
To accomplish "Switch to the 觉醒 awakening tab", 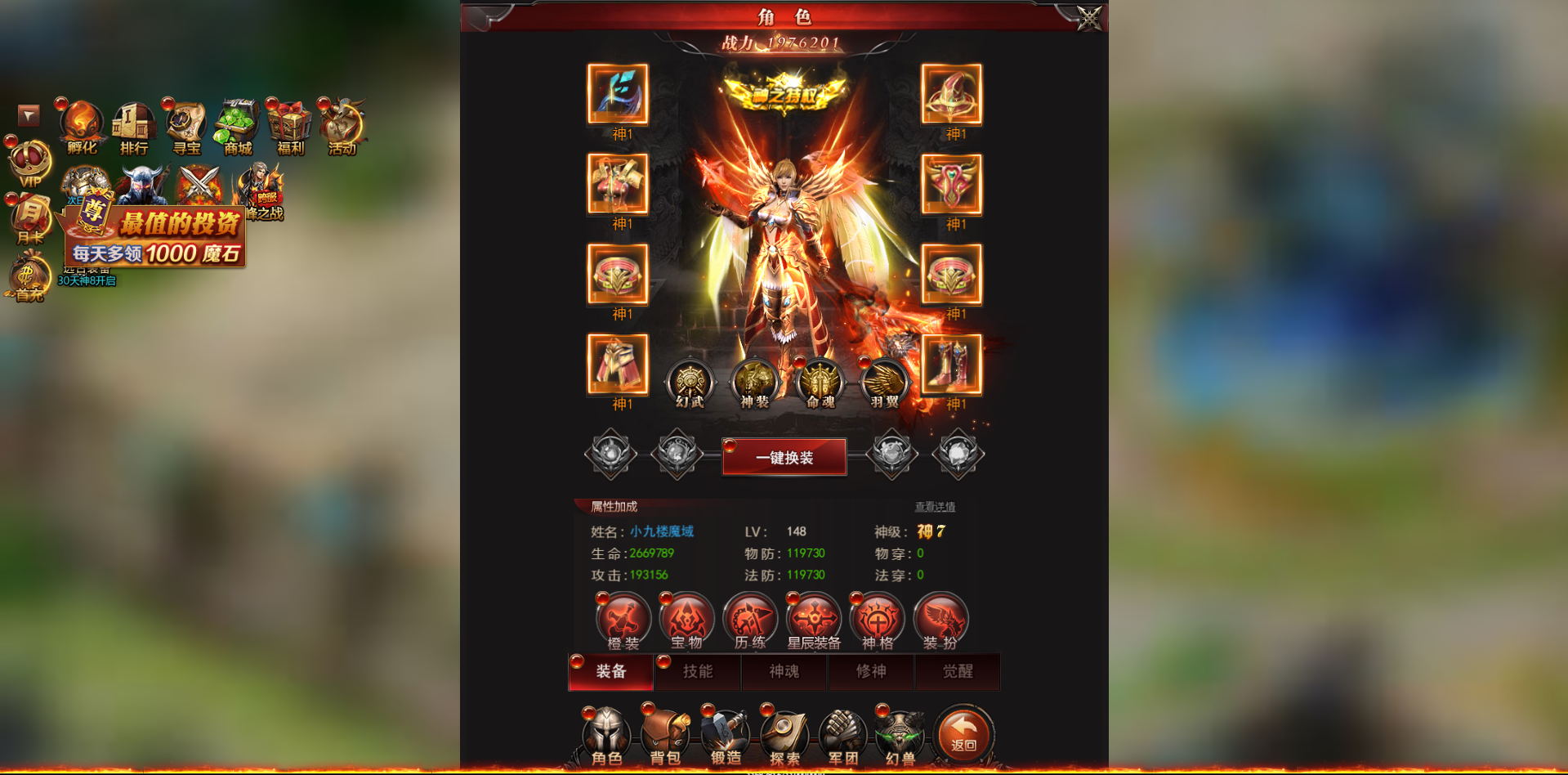I will click(x=957, y=672).
